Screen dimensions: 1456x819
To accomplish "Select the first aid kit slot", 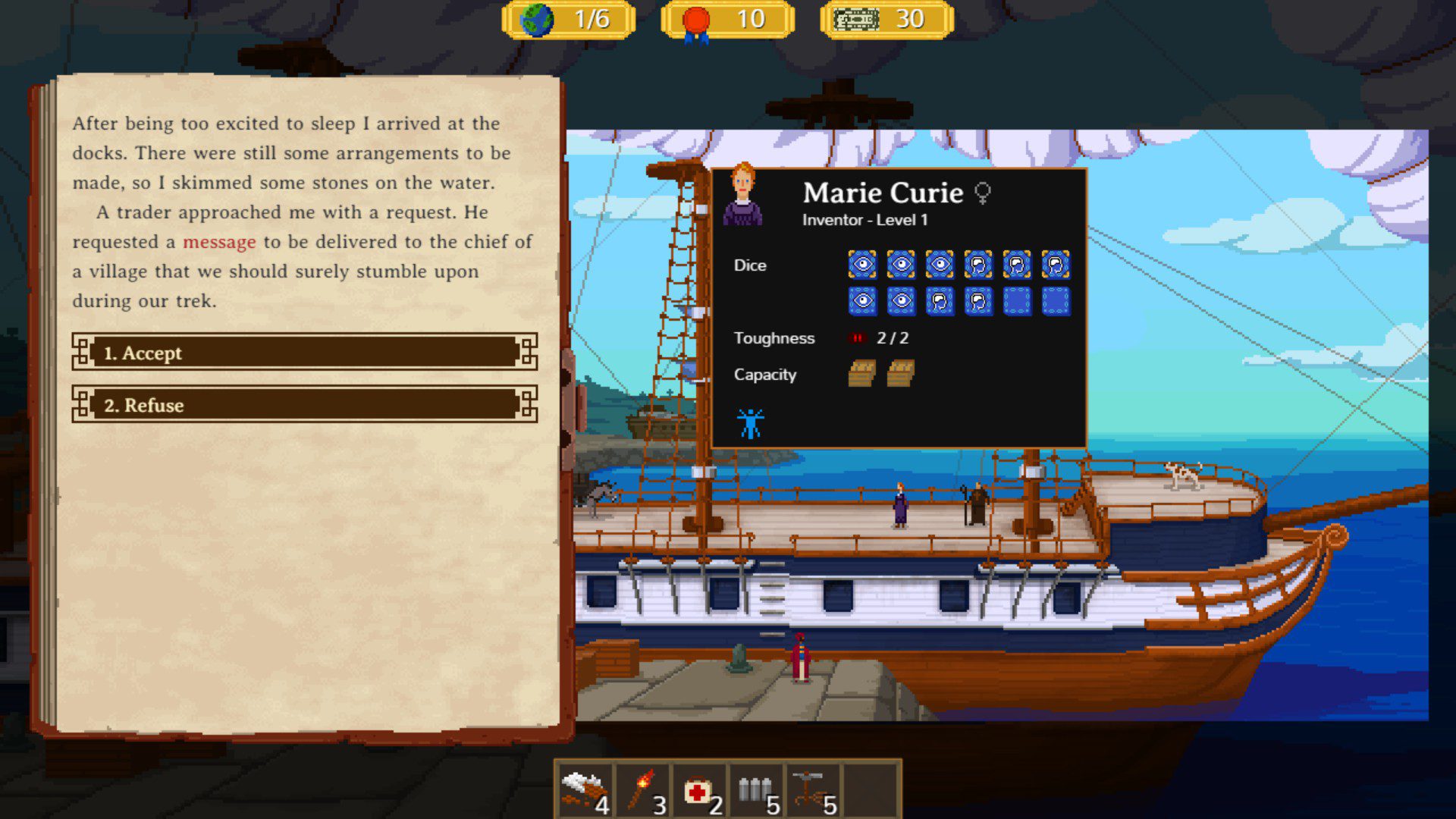I will point(700,791).
